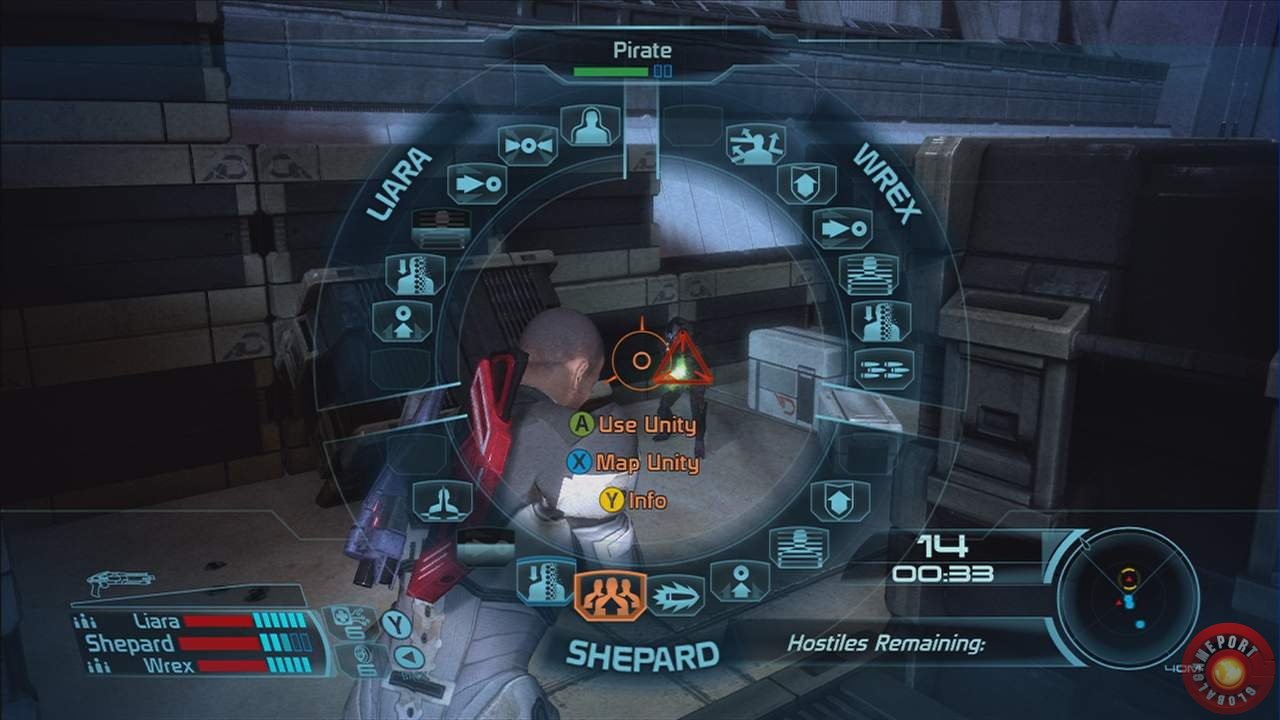The height and width of the screenshot is (720, 1280).
Task: Activate Liara's converging-arrows power icon
Action: (x=528, y=146)
